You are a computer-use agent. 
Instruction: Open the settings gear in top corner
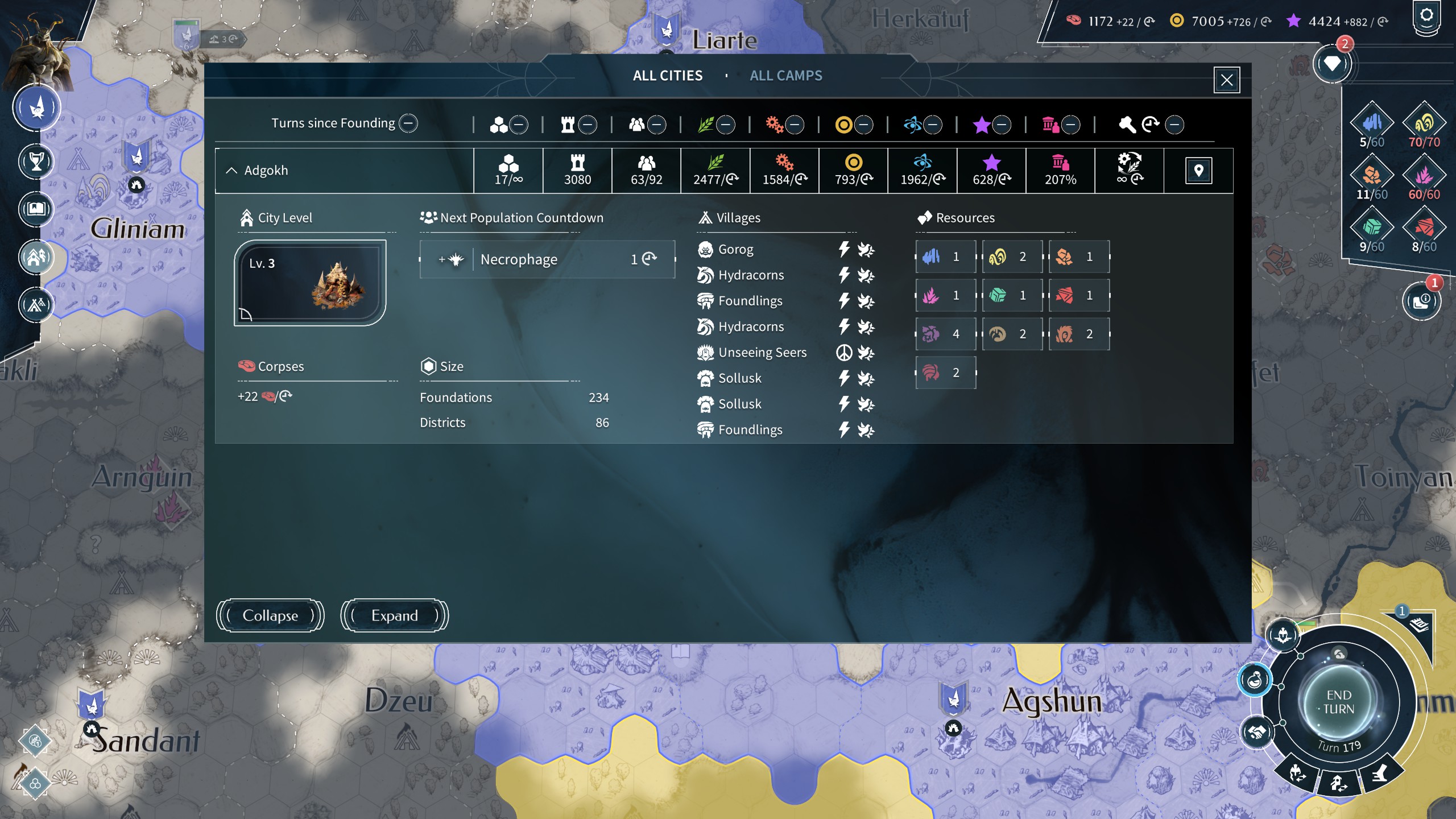[1426, 16]
